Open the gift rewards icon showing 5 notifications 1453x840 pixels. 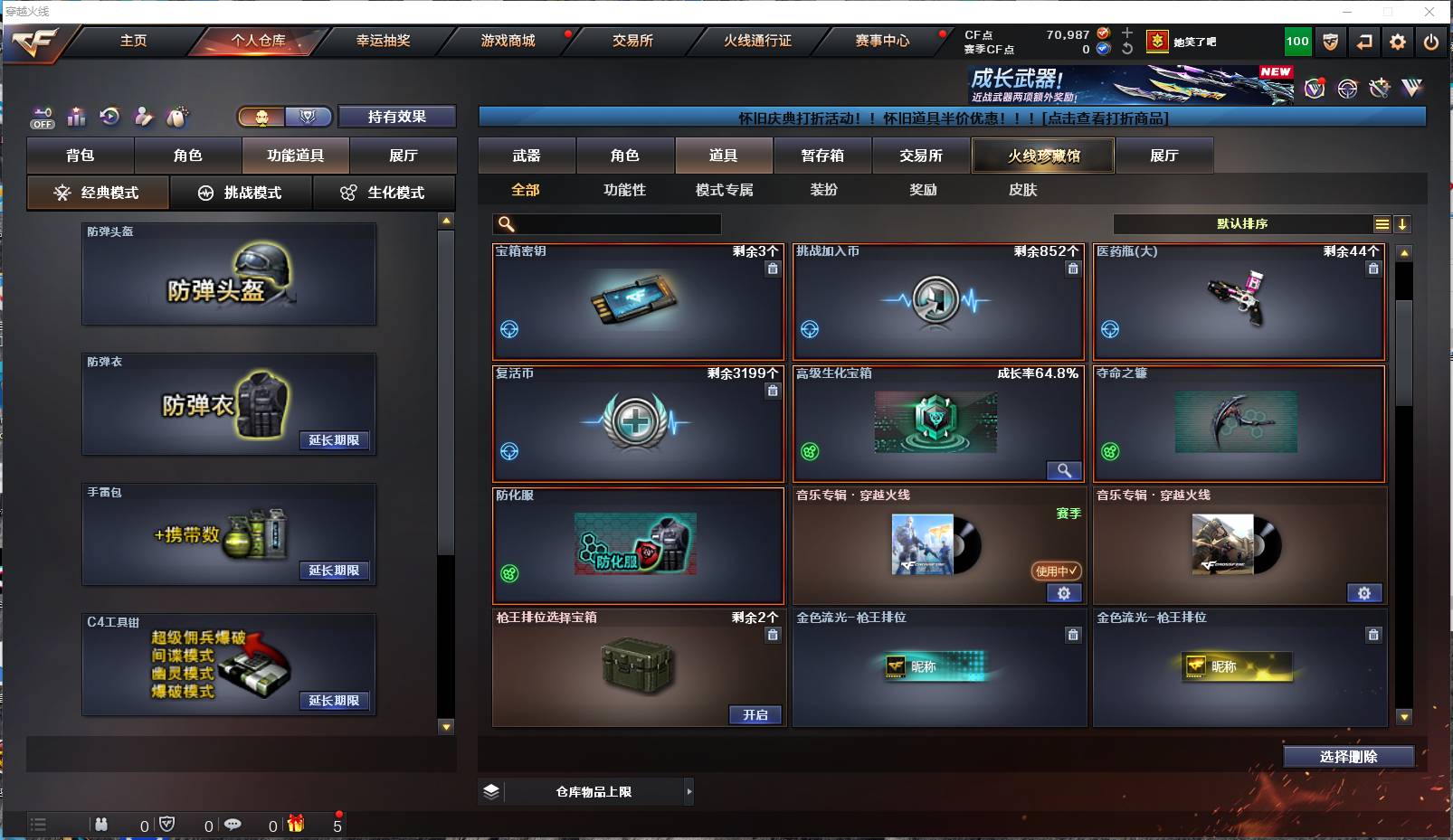point(296,825)
